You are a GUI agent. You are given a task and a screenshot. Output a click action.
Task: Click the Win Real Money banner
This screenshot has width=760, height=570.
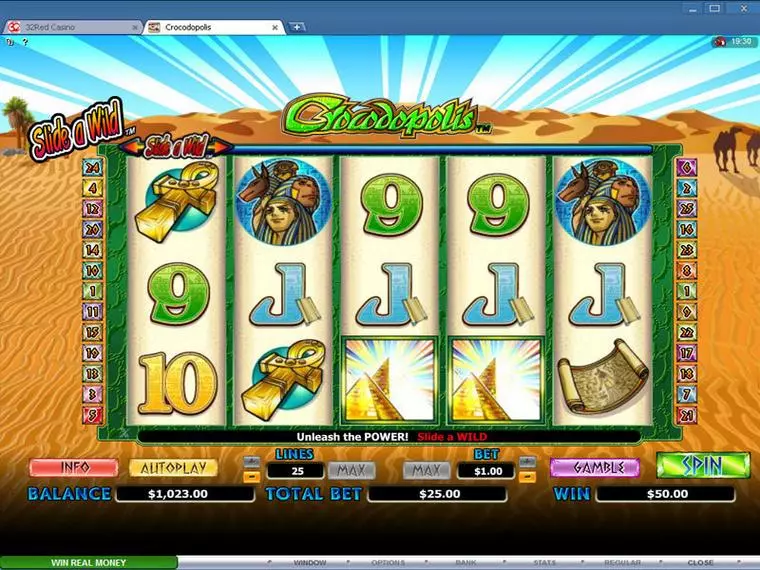[x=89, y=563]
